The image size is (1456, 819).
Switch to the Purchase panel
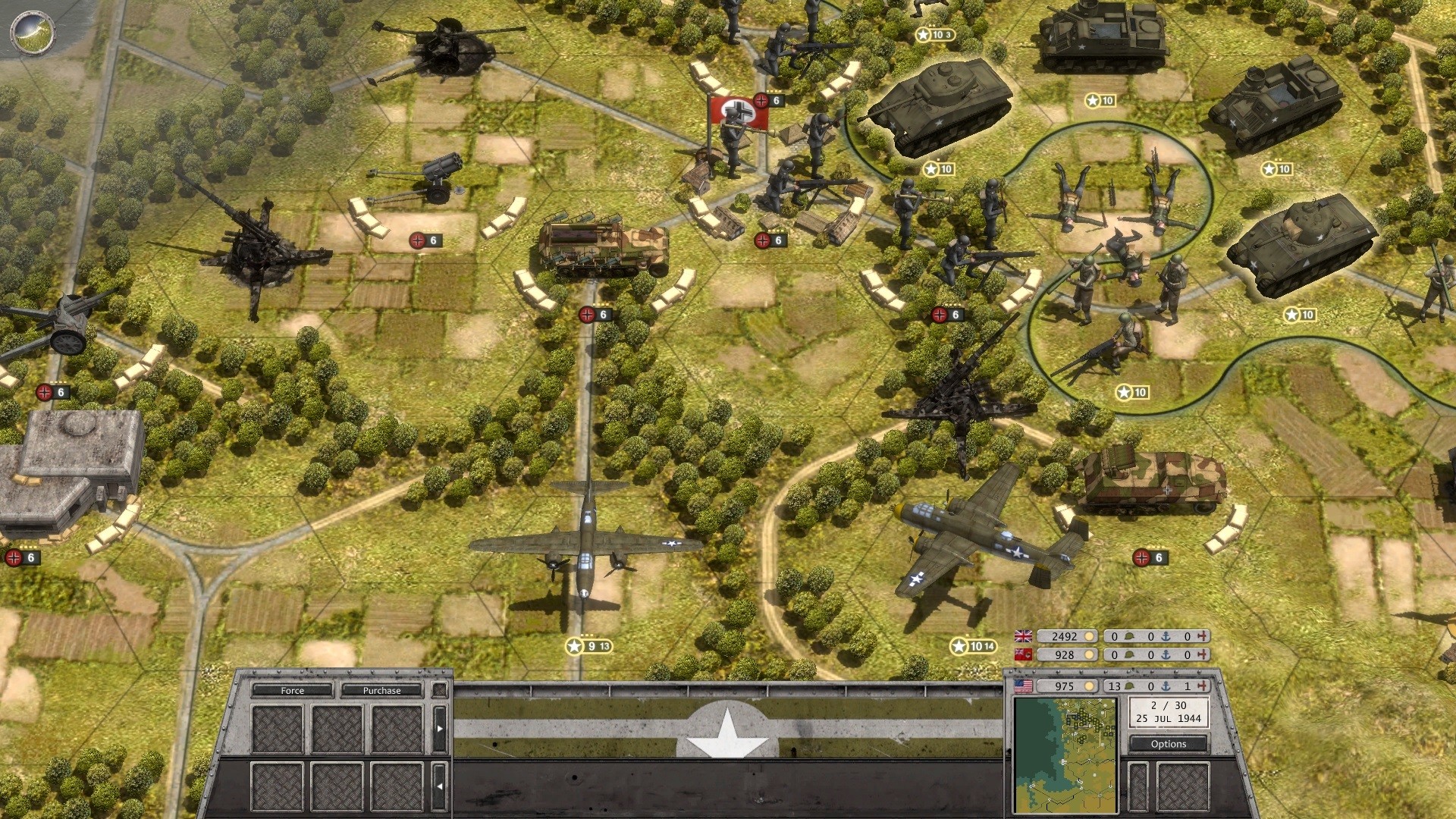381,690
